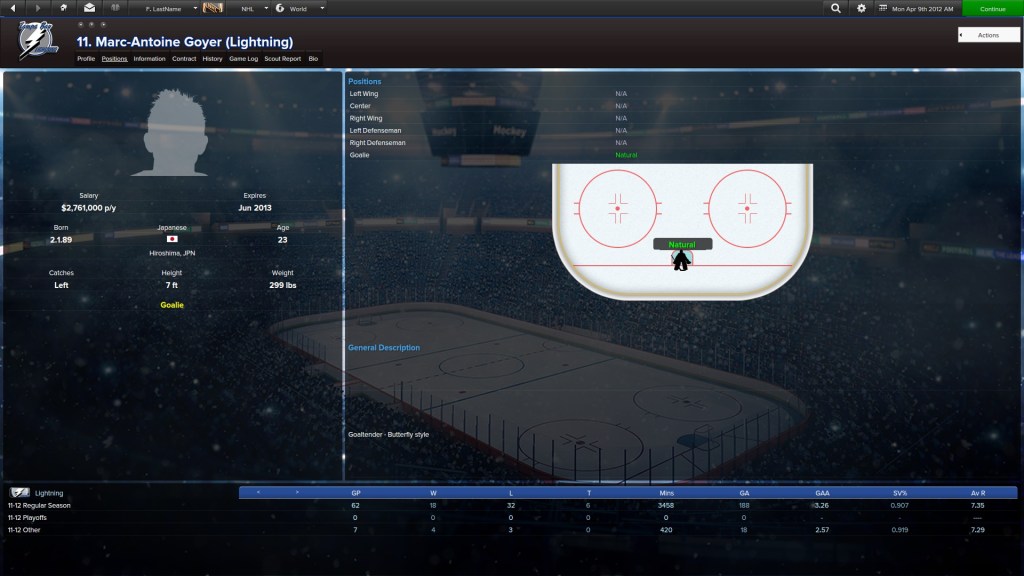Go back with the left arrow button
Viewport: 1024px width, 576px height.
[15, 8]
